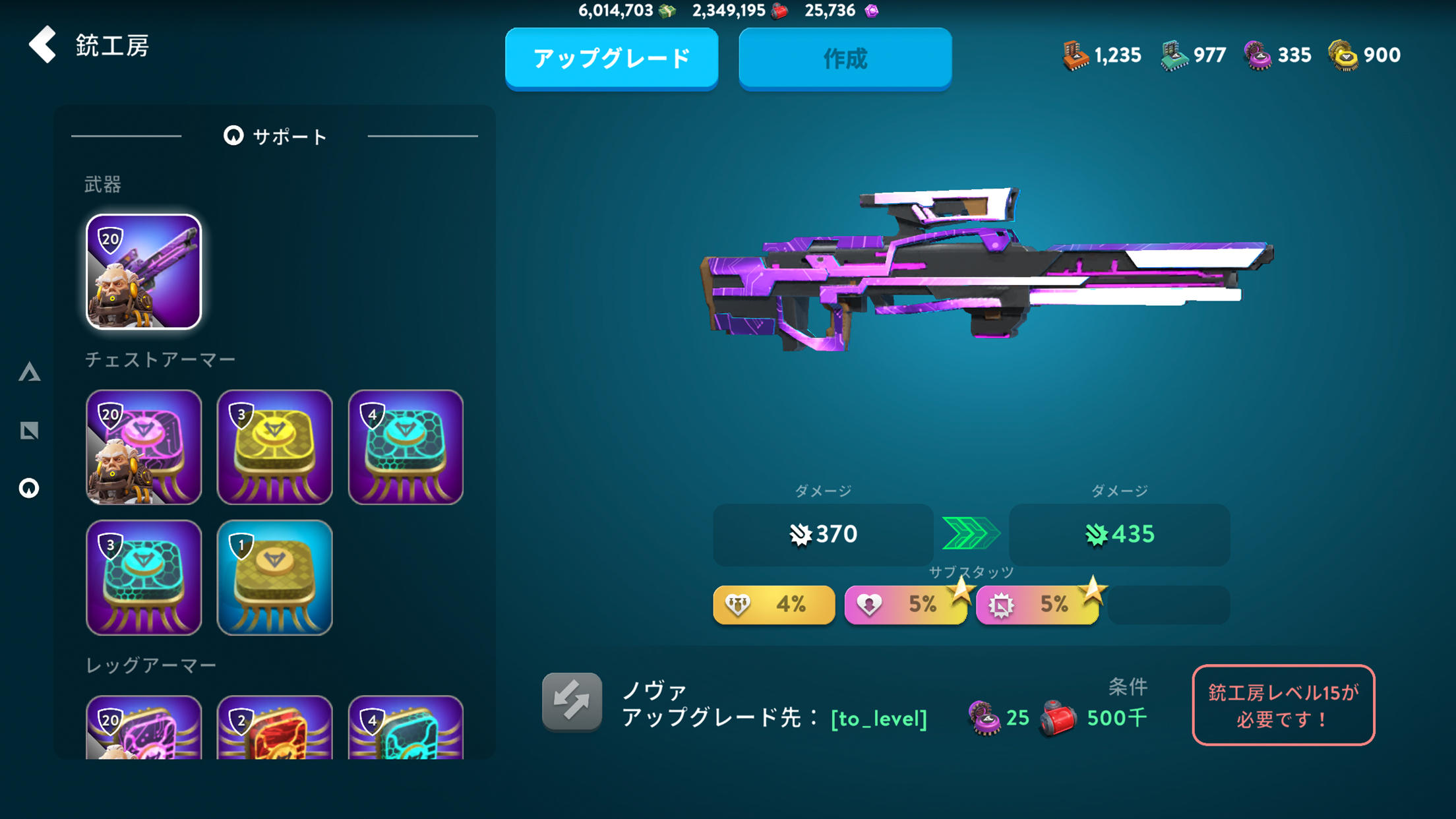Screen dimensions: 1456x819
Task: Select the sniper class sidebar icon
Action: point(30,431)
